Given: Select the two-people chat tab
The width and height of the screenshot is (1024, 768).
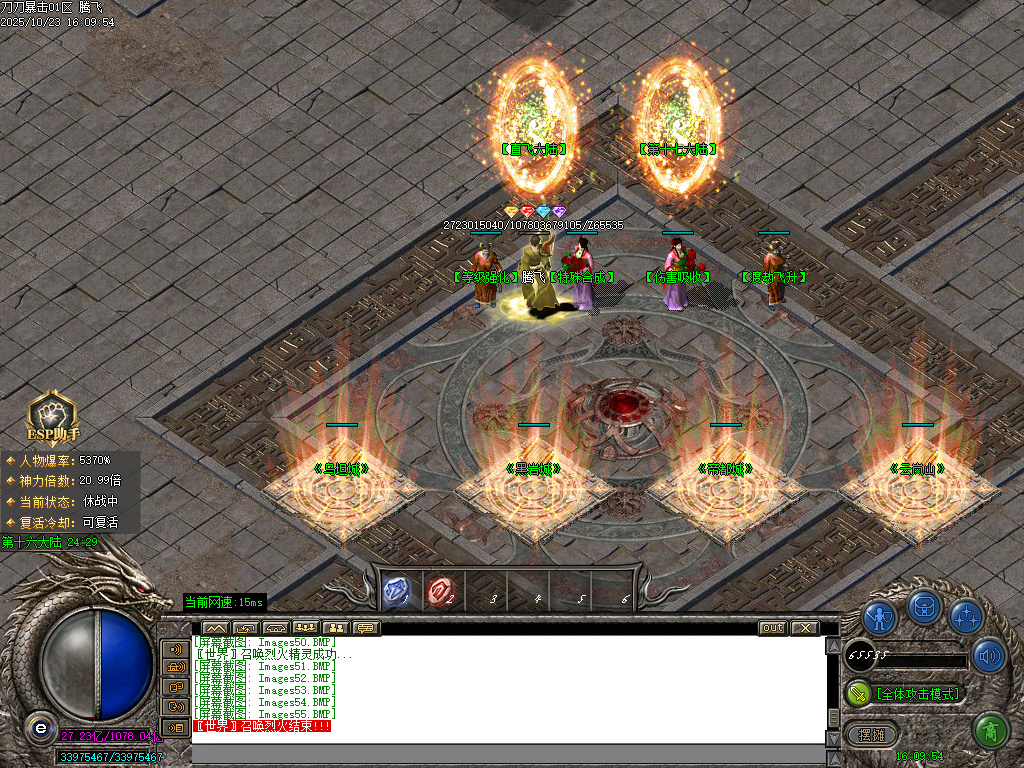Looking at the screenshot, I should pyautogui.click(x=336, y=628).
